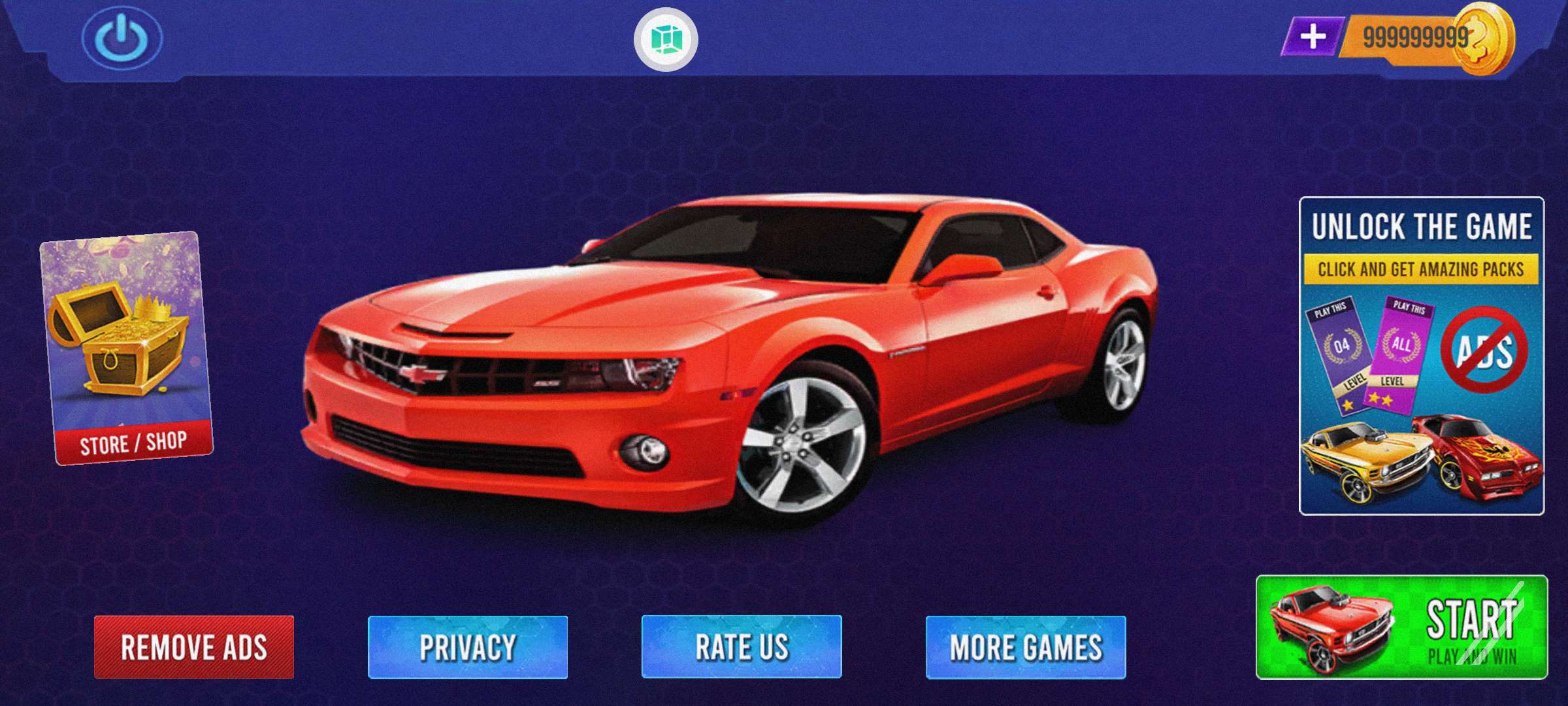Select the Remove Ads button
Screen dimensions: 1568x706
tap(194, 647)
